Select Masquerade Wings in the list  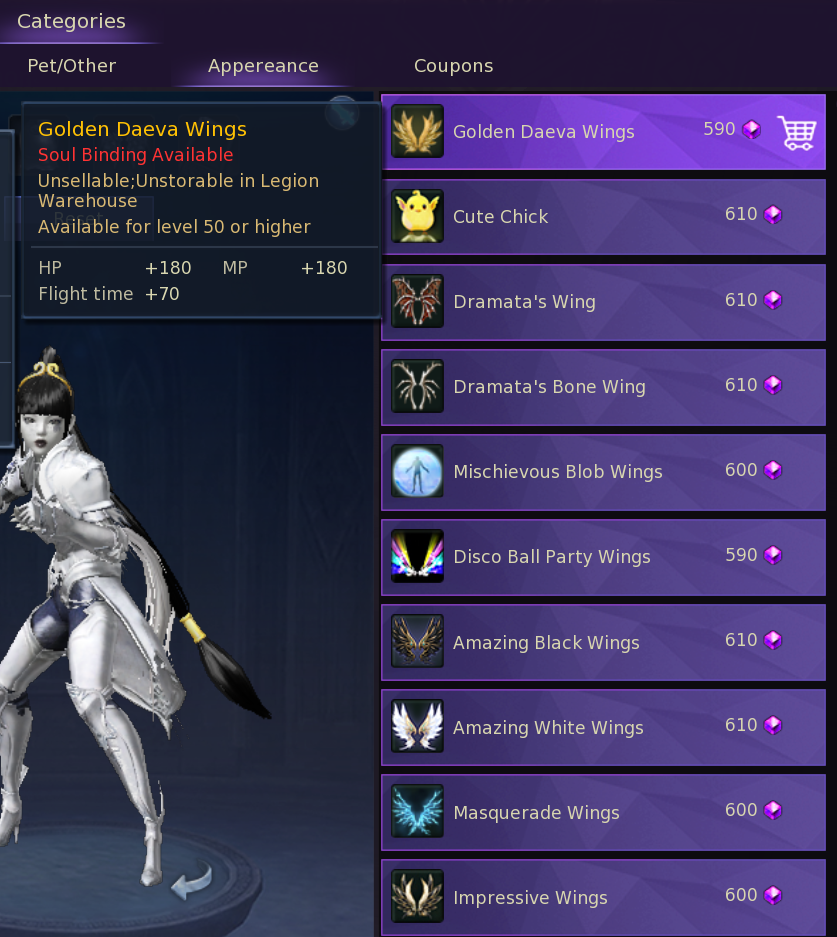(x=536, y=813)
